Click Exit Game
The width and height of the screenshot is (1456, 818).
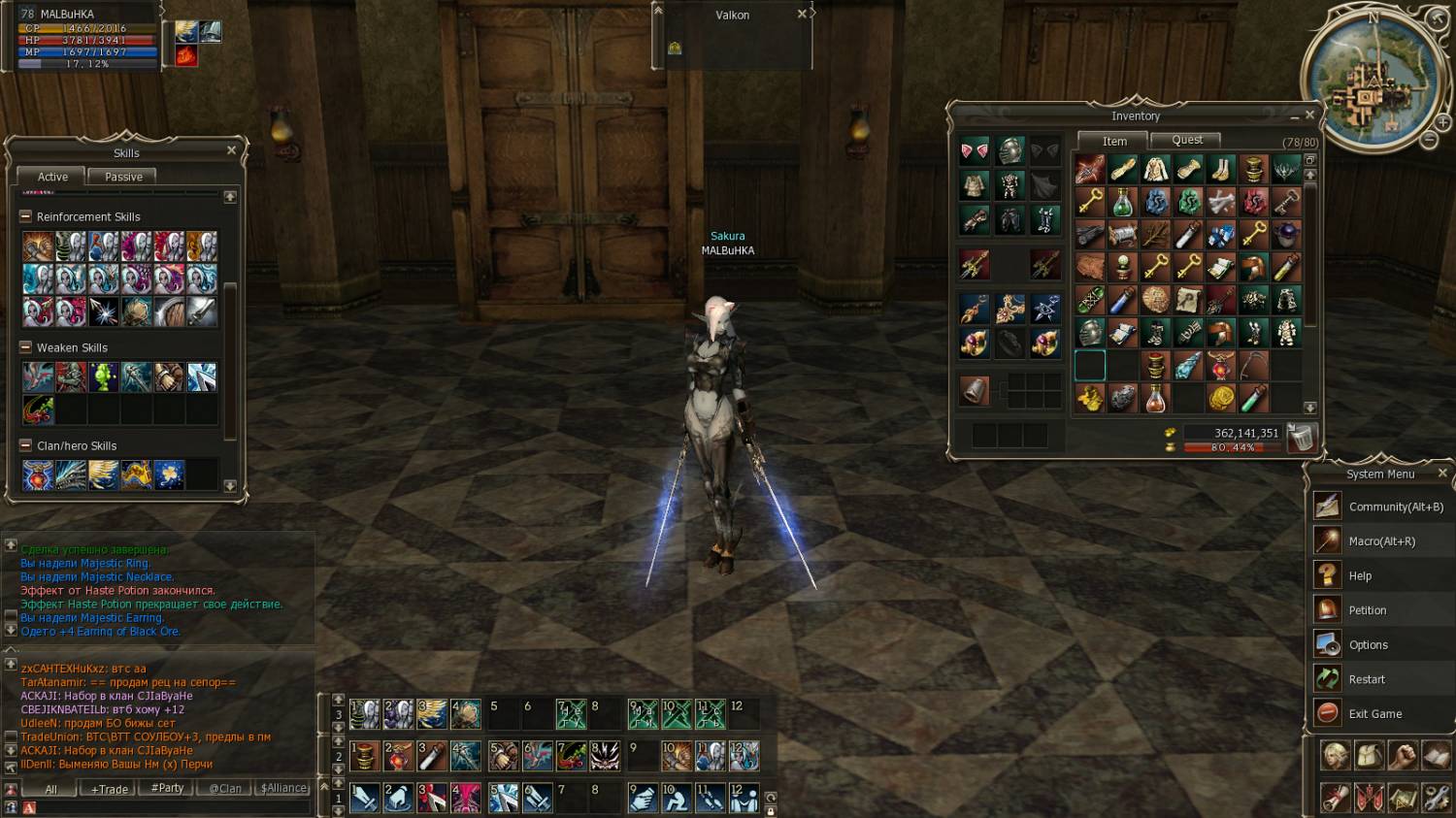click(1374, 714)
